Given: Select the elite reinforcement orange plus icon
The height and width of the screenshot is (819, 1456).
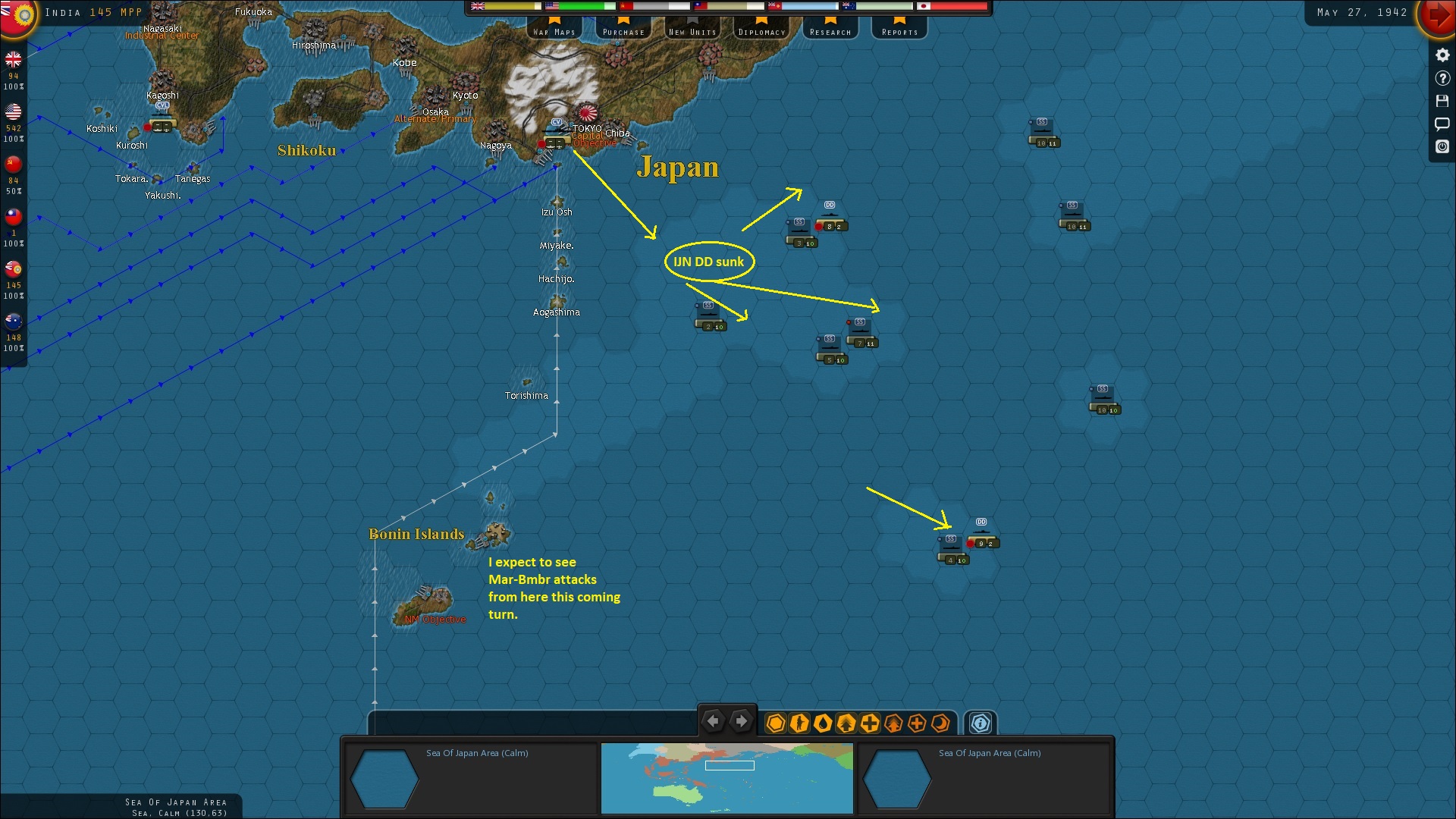Looking at the screenshot, I should click(916, 724).
